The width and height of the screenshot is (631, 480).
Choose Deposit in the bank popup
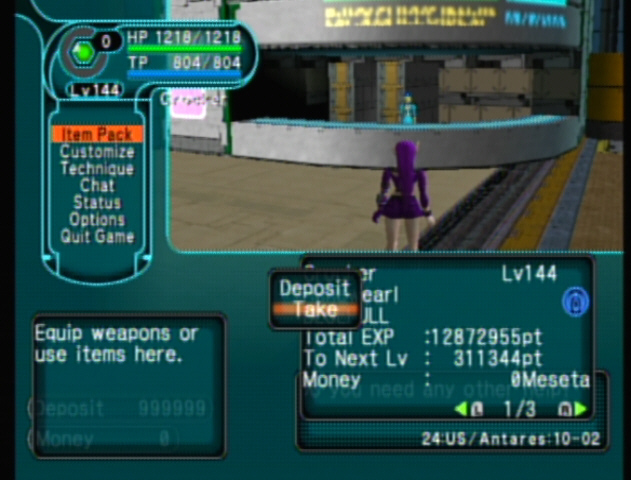tap(315, 288)
